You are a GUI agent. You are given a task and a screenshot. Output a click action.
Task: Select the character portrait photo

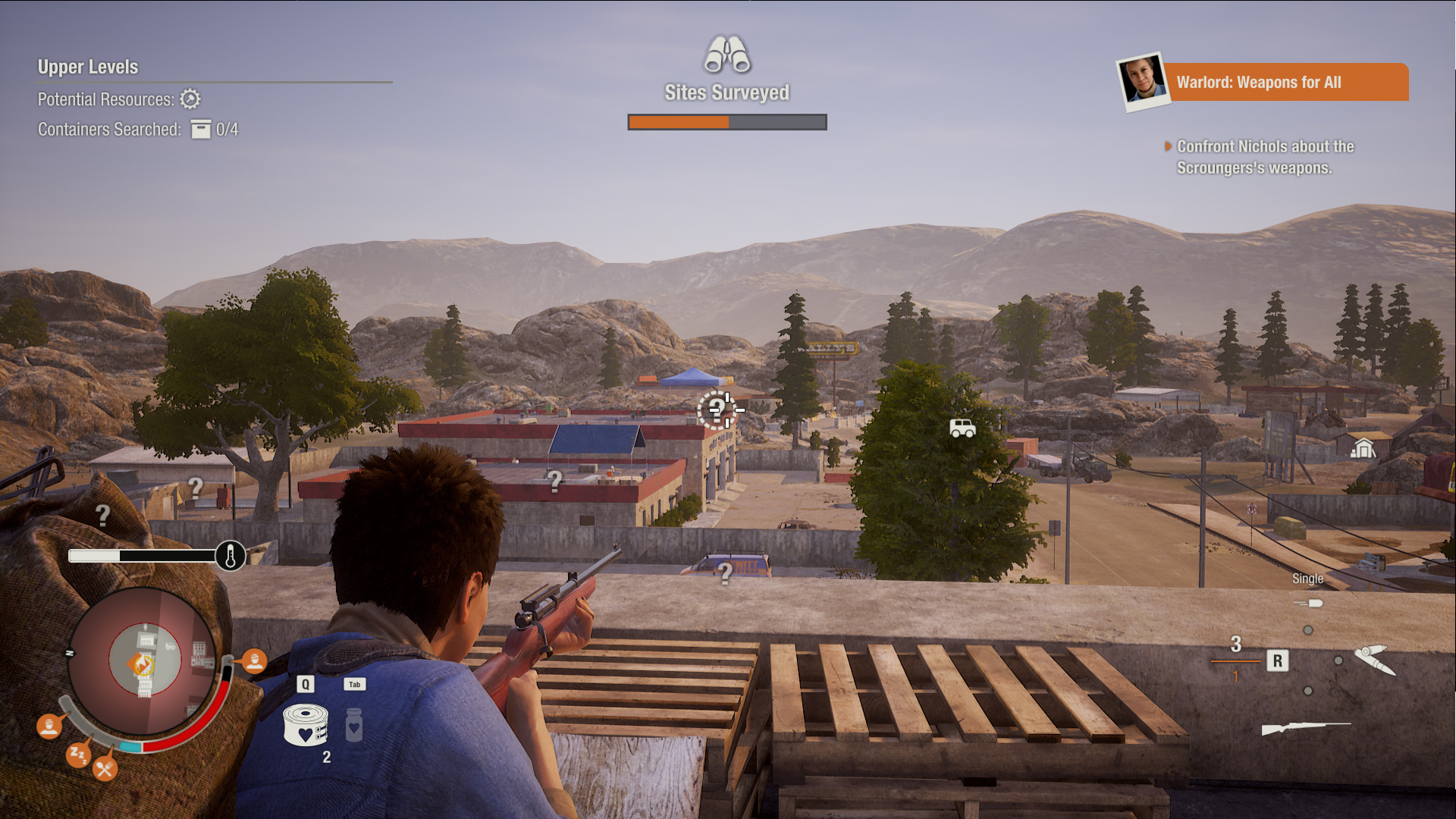click(1142, 80)
